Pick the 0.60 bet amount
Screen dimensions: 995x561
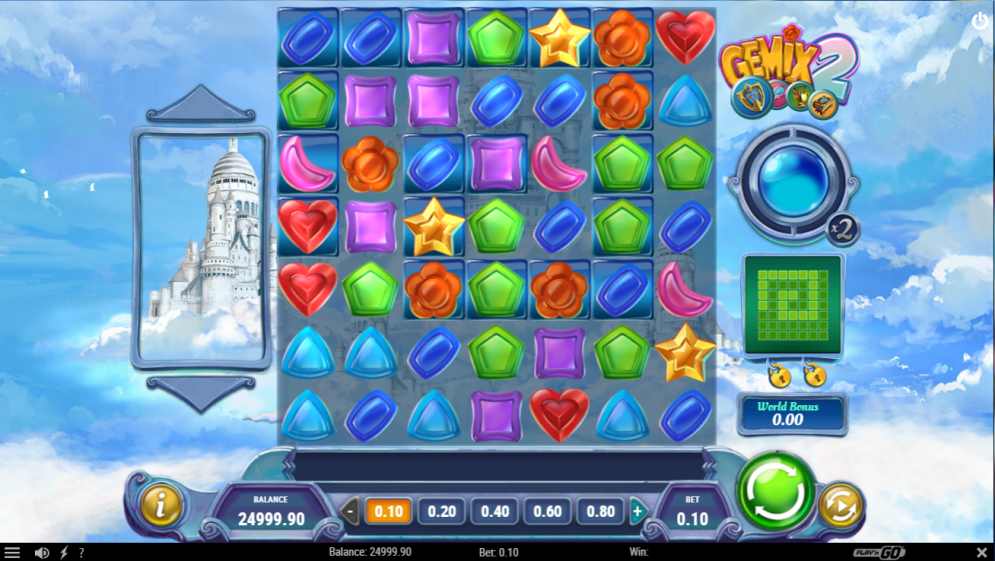pyautogui.click(x=547, y=512)
